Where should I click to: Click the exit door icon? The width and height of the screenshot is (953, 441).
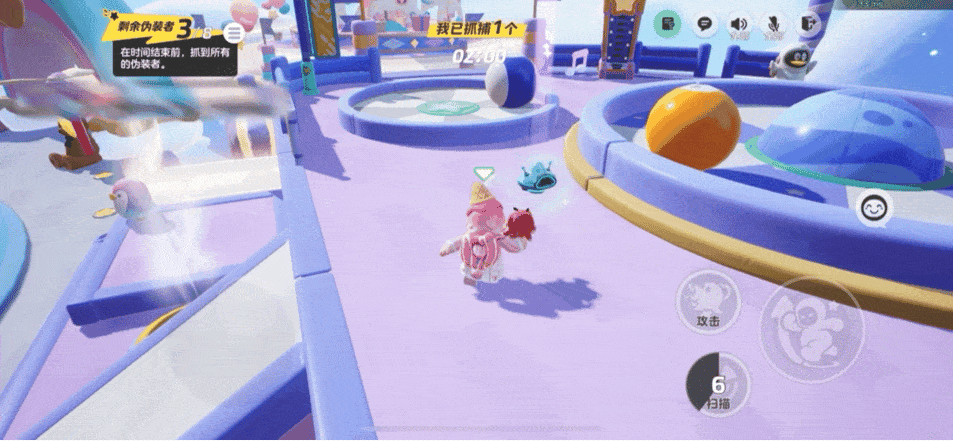pos(807,24)
